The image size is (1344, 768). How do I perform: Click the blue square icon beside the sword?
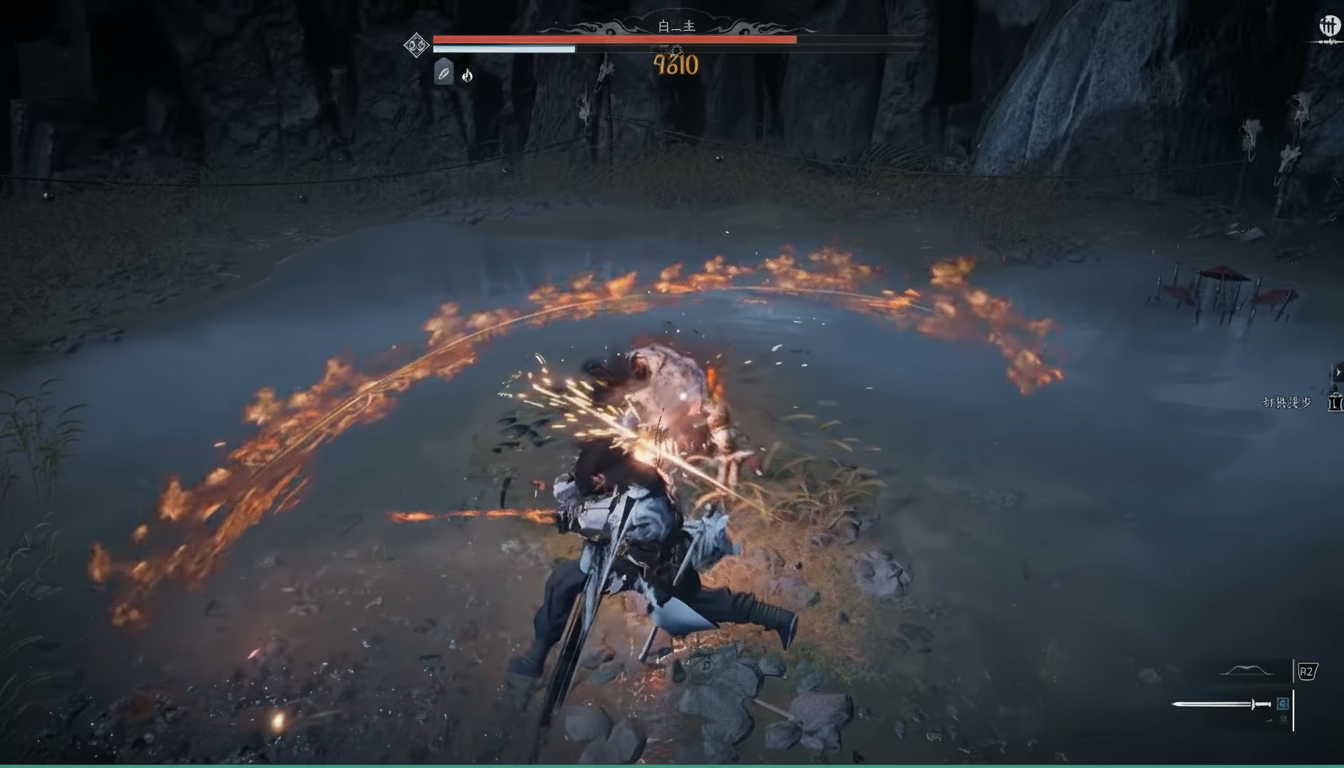pos(1283,703)
